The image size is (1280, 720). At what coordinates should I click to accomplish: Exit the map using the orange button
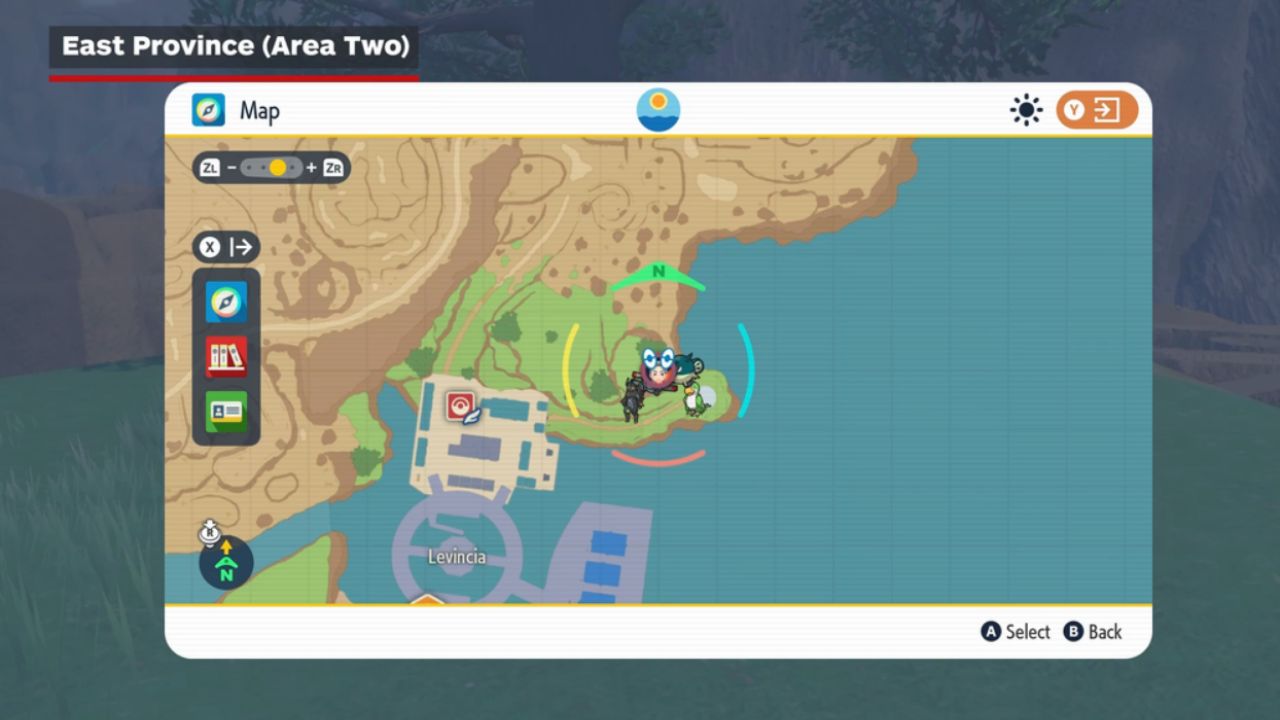click(1096, 110)
